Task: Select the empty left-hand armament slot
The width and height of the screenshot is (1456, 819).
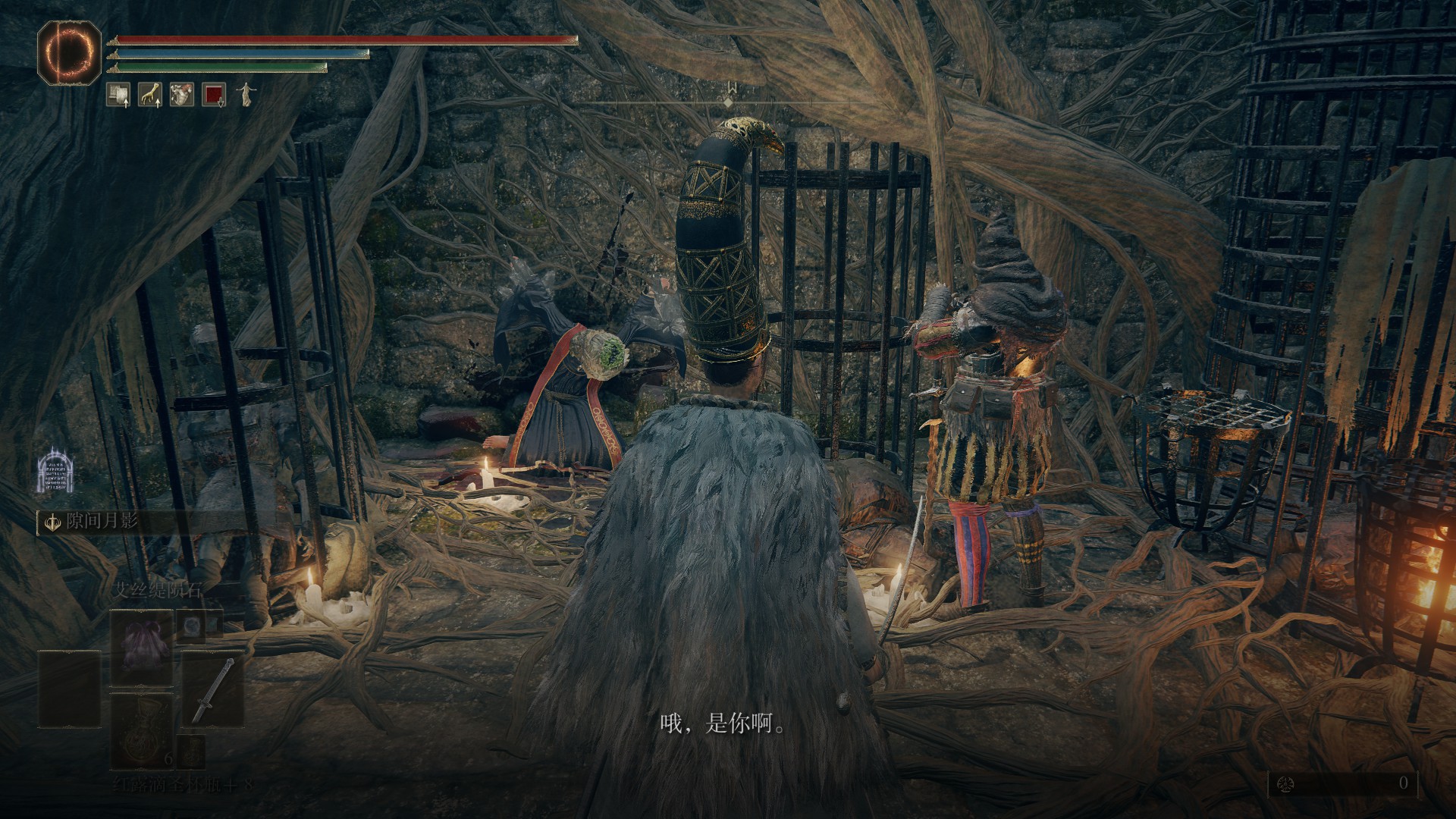Action: click(x=69, y=689)
